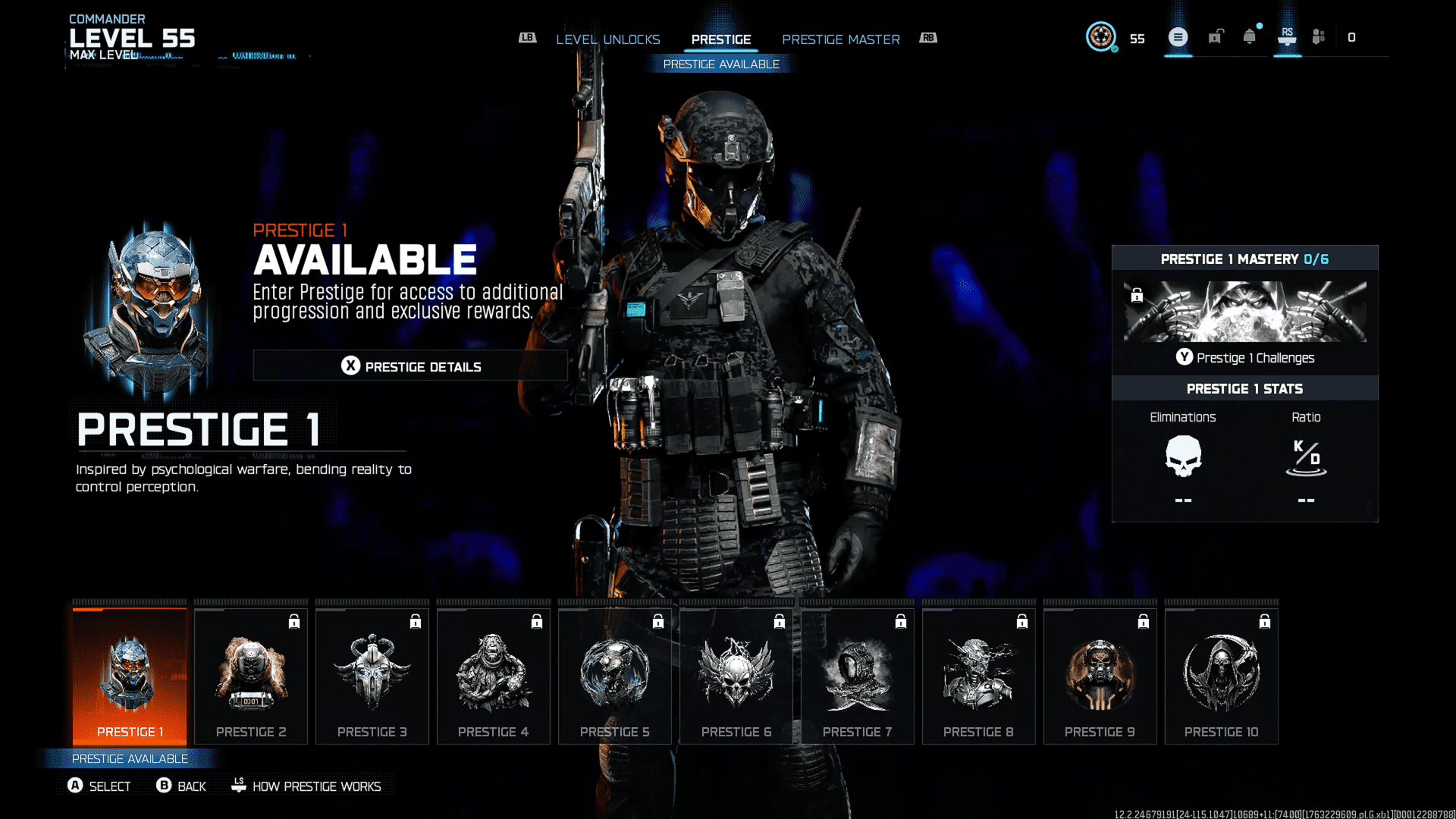Image resolution: width=1456 pixels, height=819 pixels.
Task: Select the Prestige 9 tile
Action: point(1100,676)
